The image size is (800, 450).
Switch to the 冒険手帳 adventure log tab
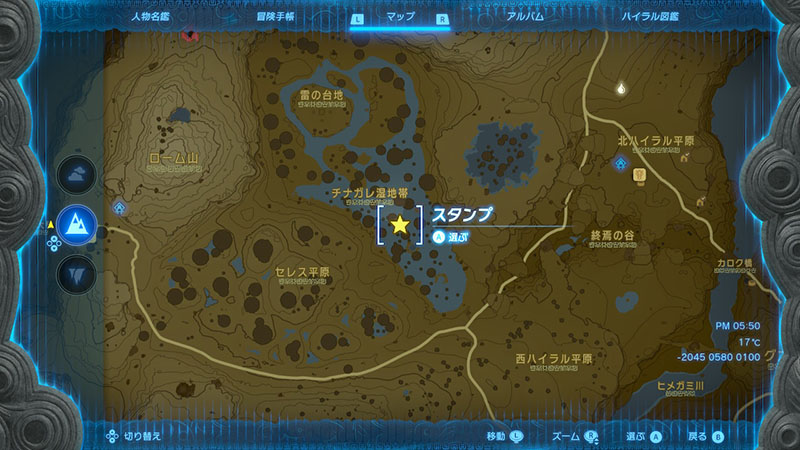[272, 17]
